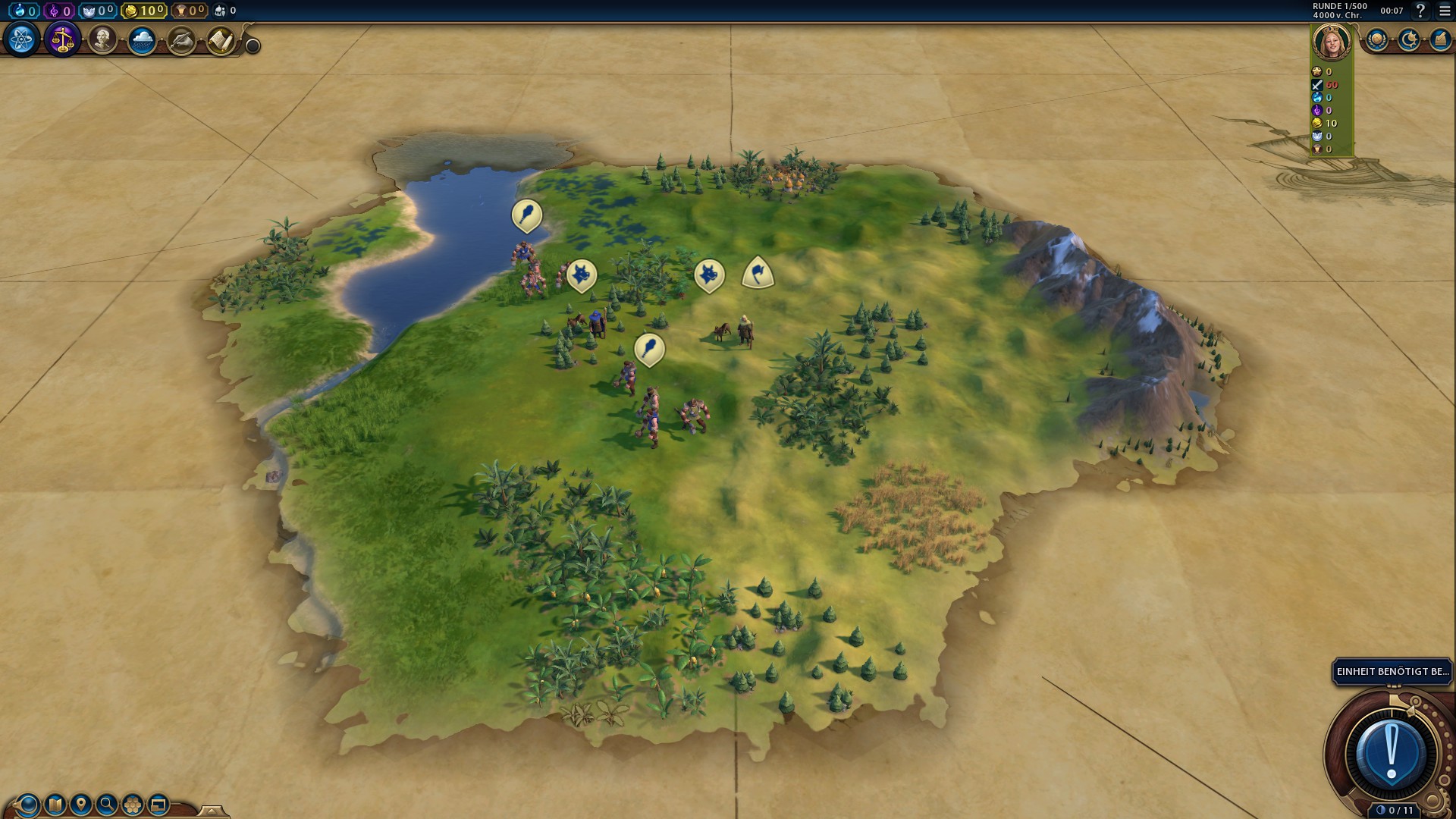Open the climate rain cloud panel
Viewport: 1456px width, 819px height.
142,39
